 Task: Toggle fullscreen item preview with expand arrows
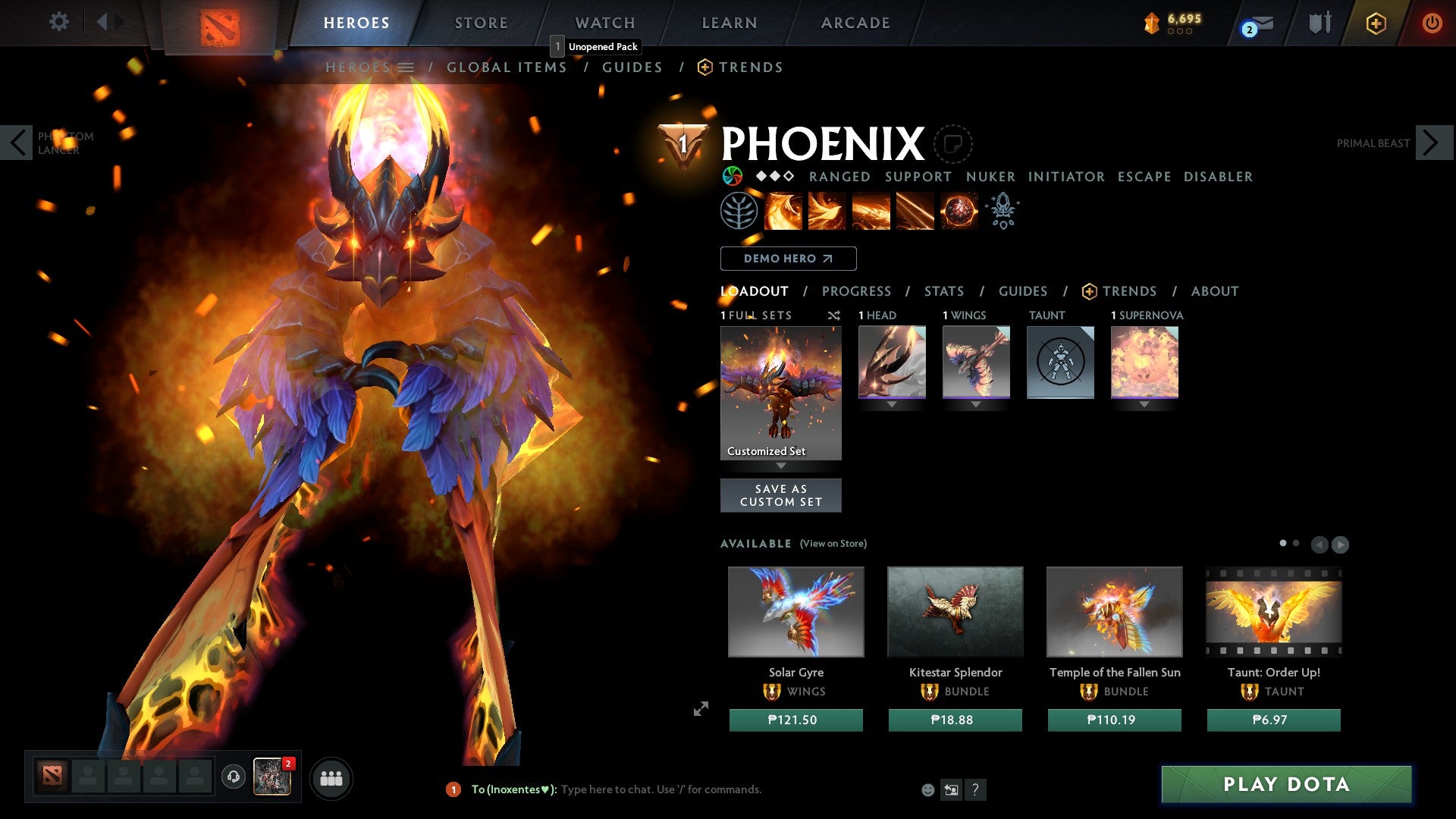point(701,709)
